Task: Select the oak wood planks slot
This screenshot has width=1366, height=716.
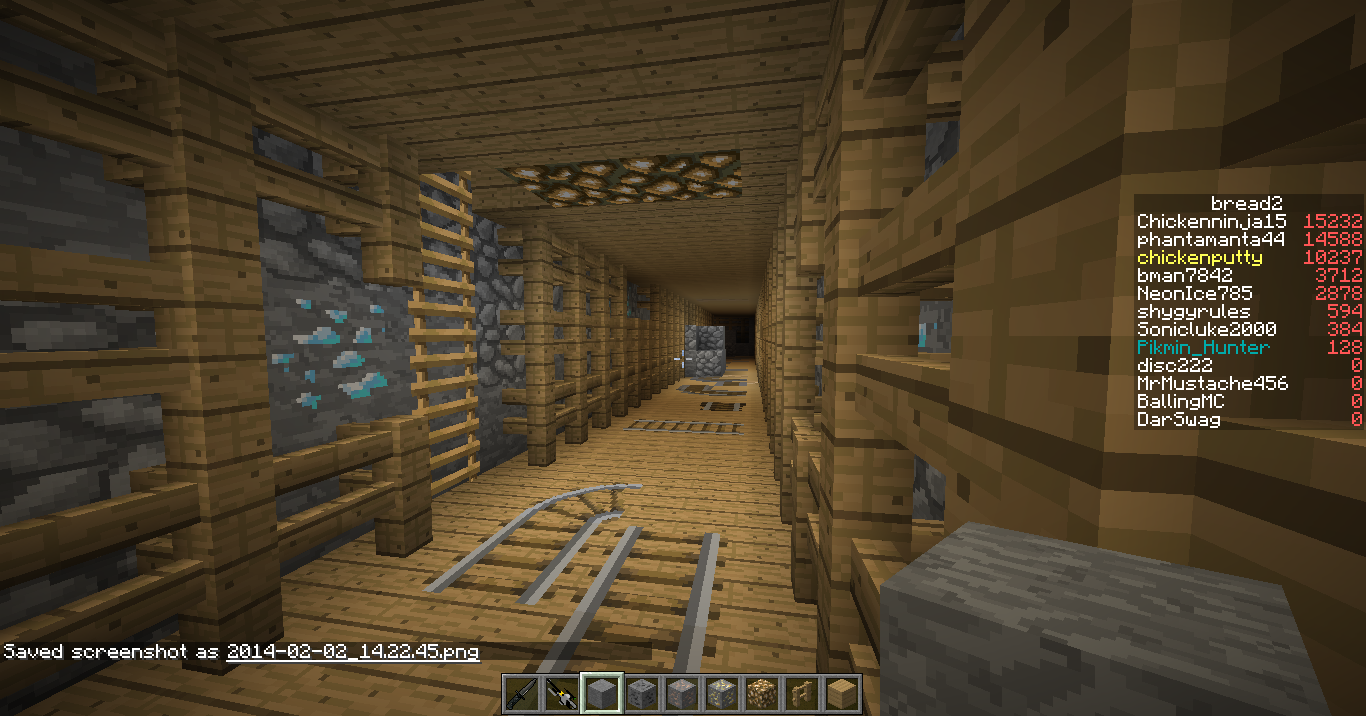Action: (x=842, y=693)
